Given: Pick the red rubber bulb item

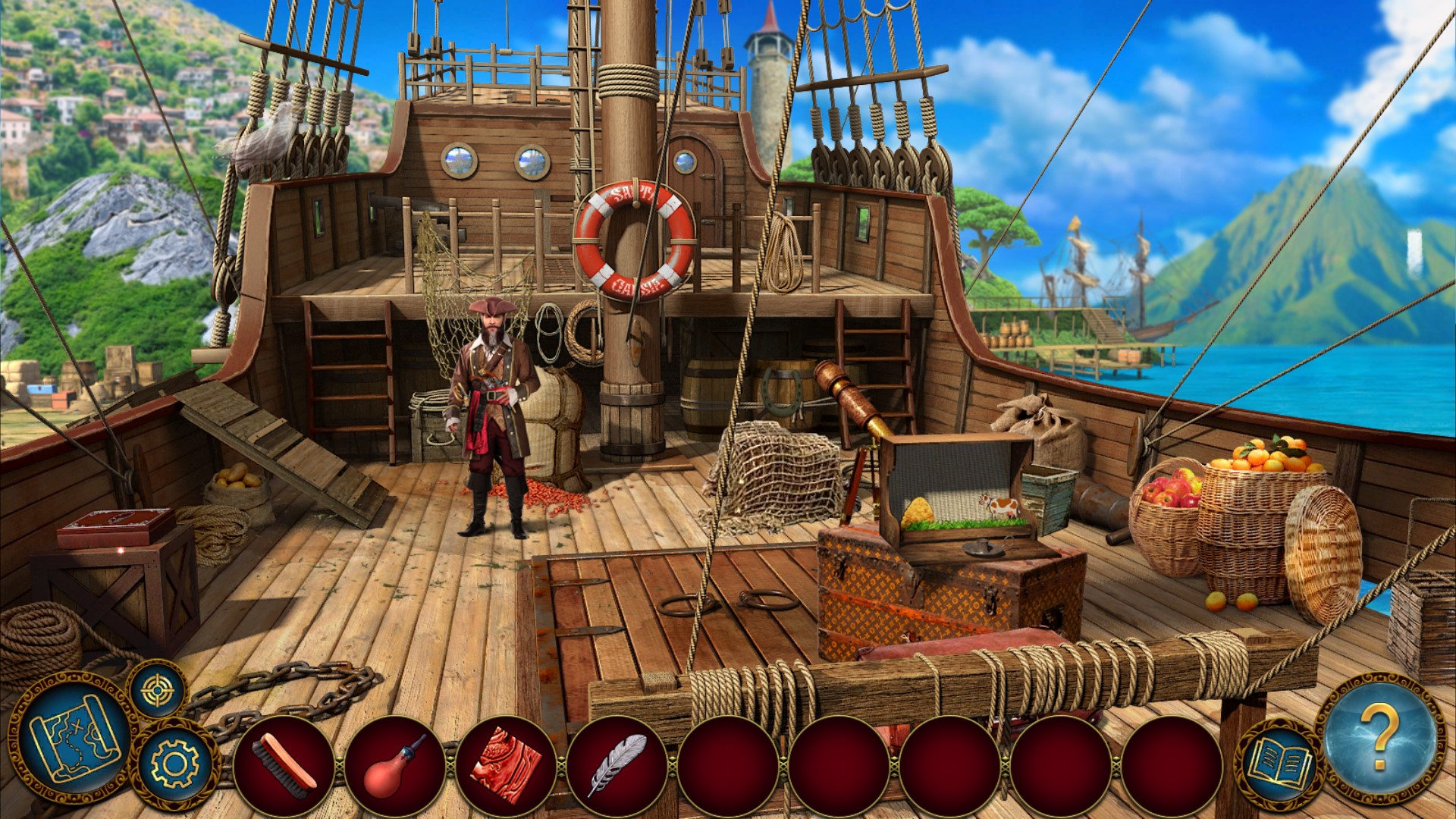Looking at the screenshot, I should tap(395, 766).
